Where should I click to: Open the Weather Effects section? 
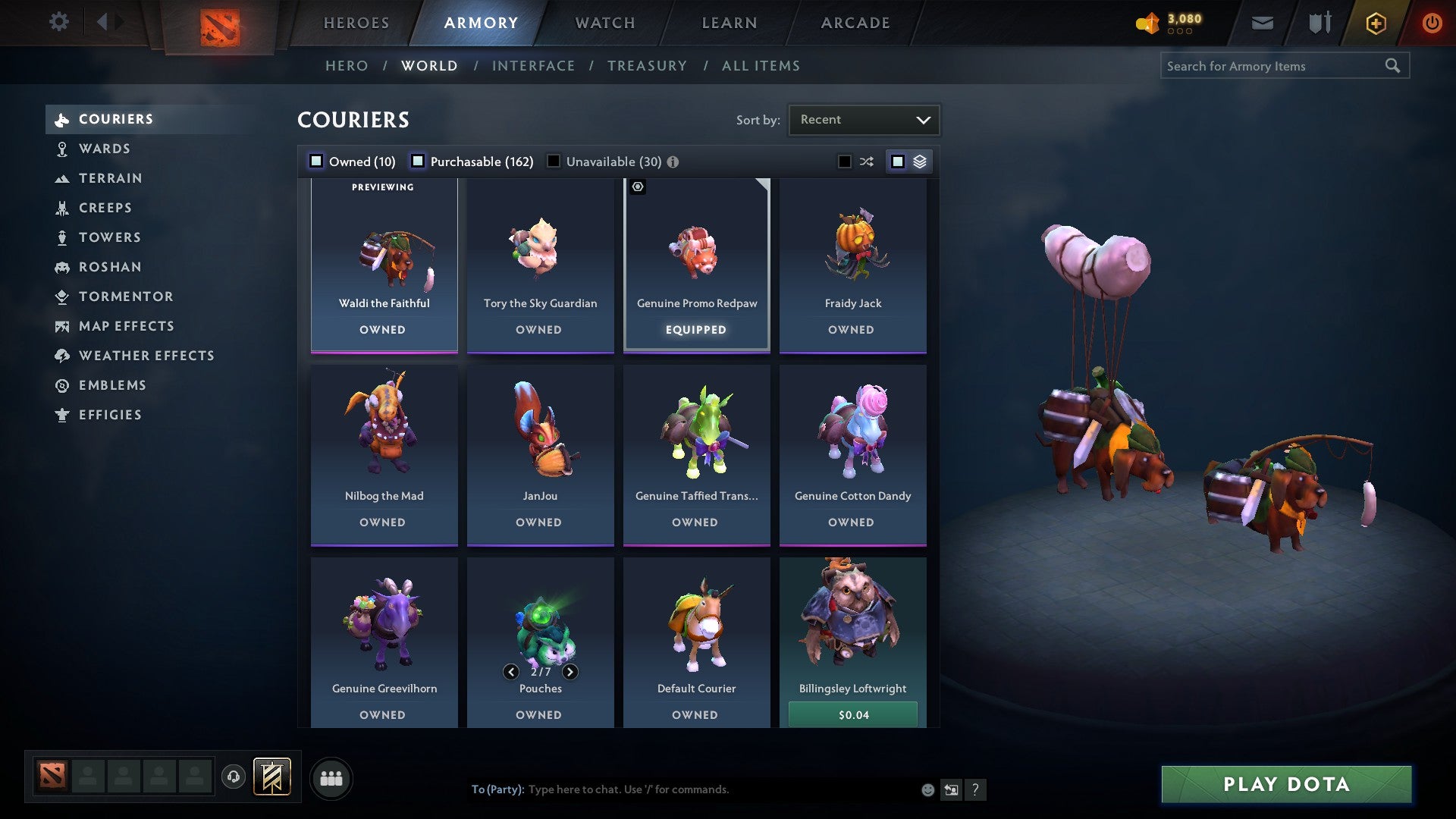[x=62, y=356]
